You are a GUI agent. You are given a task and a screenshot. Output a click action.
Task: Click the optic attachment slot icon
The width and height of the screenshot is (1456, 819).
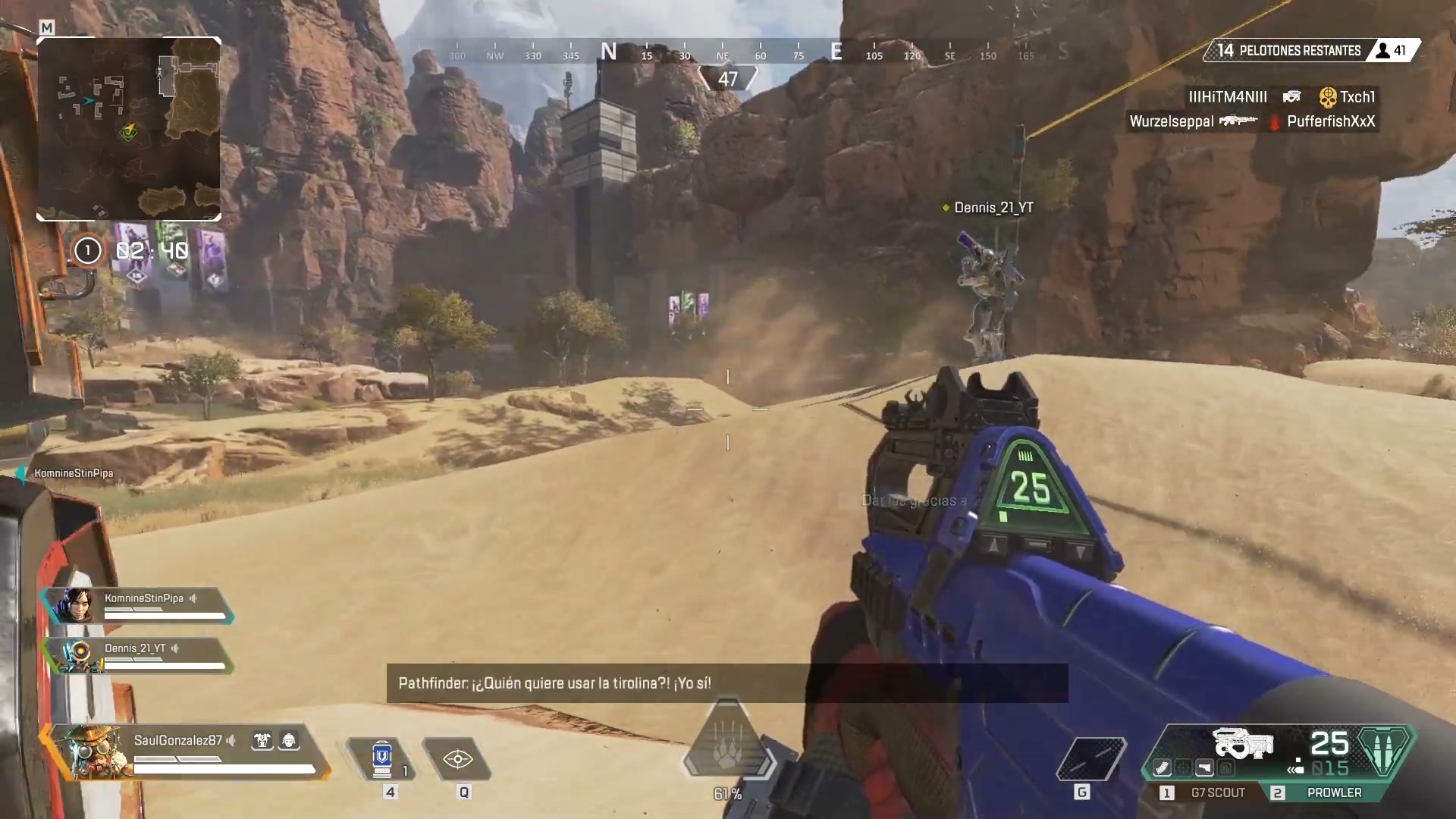(1184, 768)
